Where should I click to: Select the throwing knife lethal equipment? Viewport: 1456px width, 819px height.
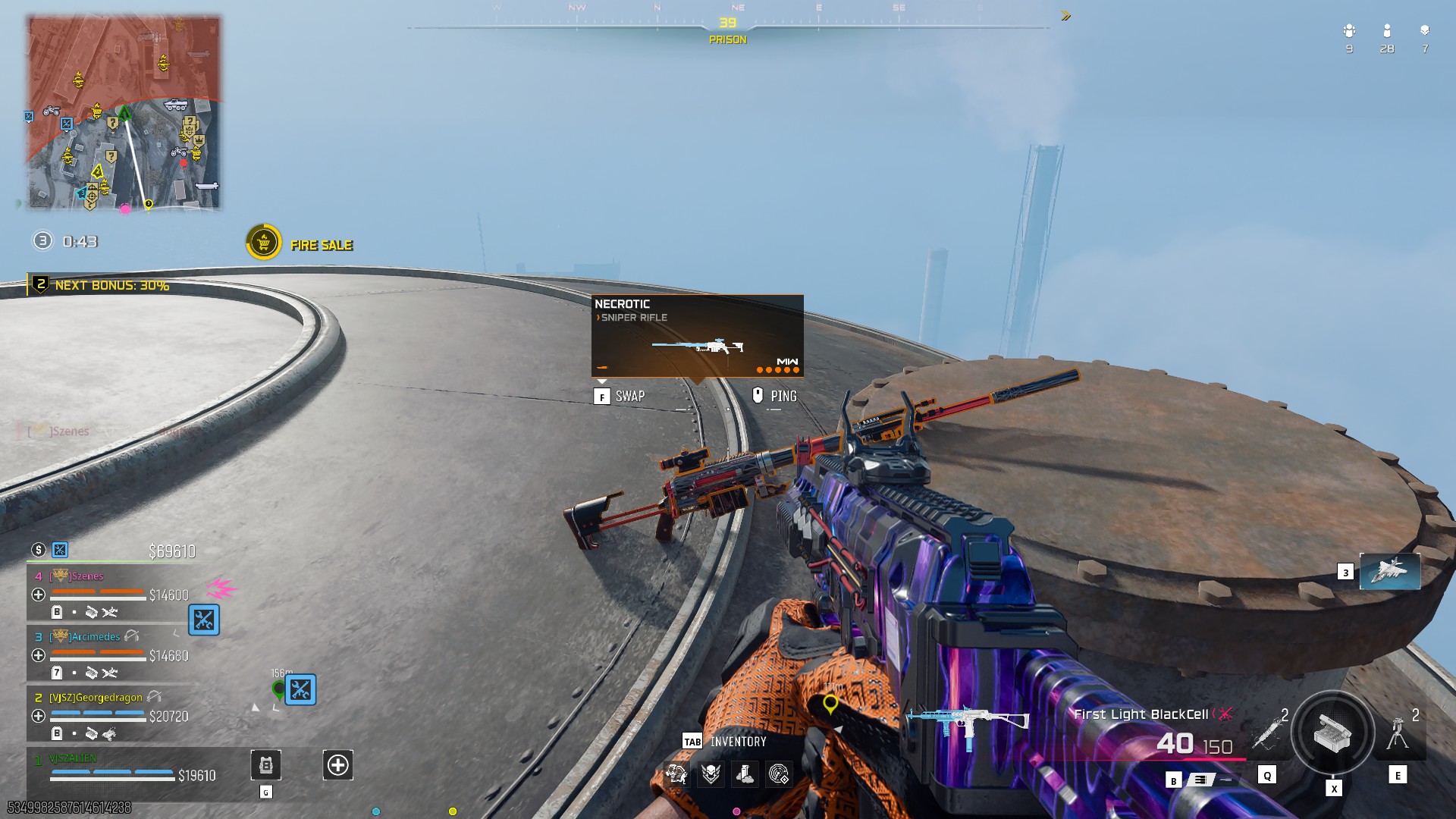click(1266, 733)
